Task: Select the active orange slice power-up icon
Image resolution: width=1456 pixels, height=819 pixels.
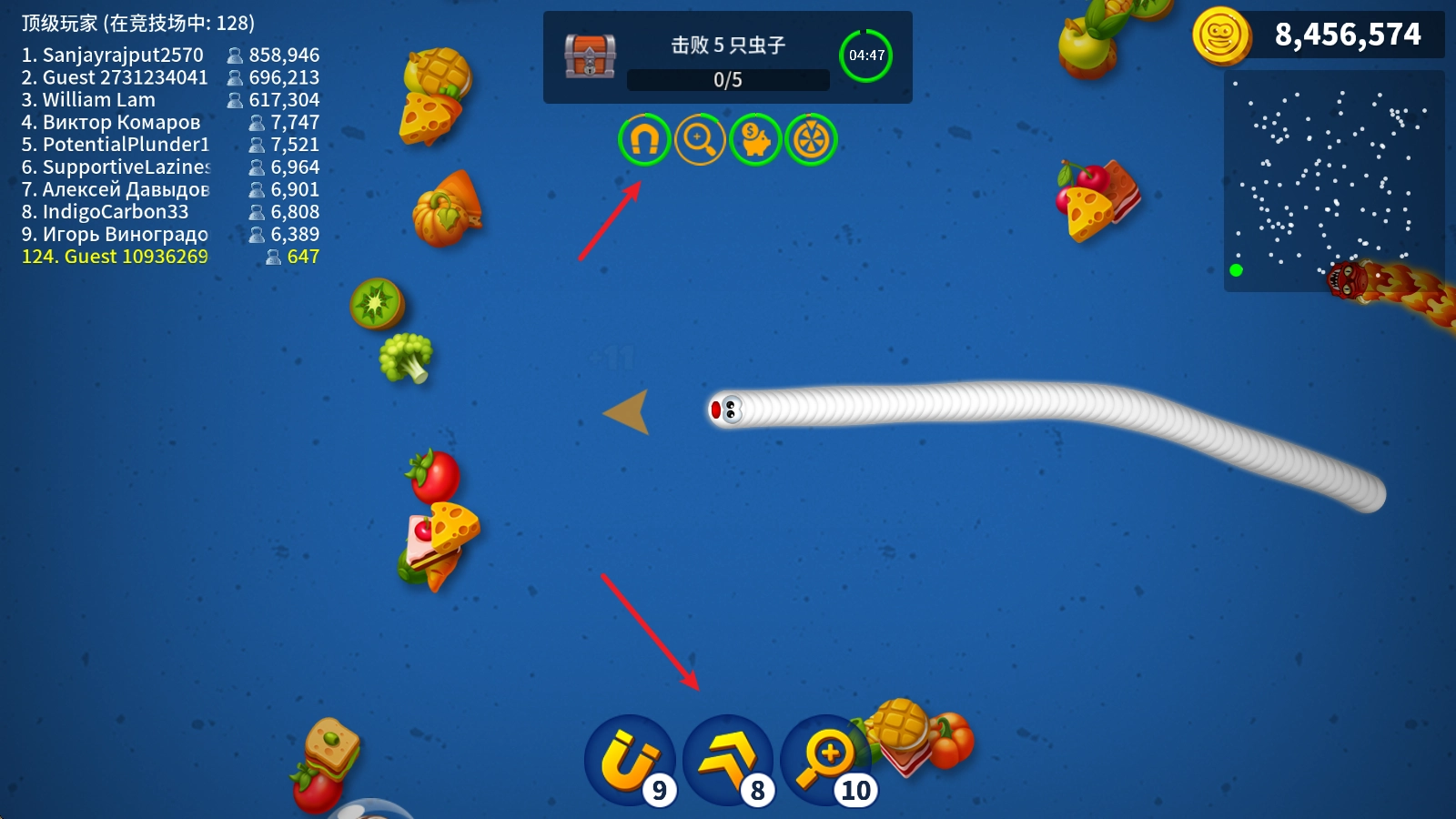Action: 811,139
